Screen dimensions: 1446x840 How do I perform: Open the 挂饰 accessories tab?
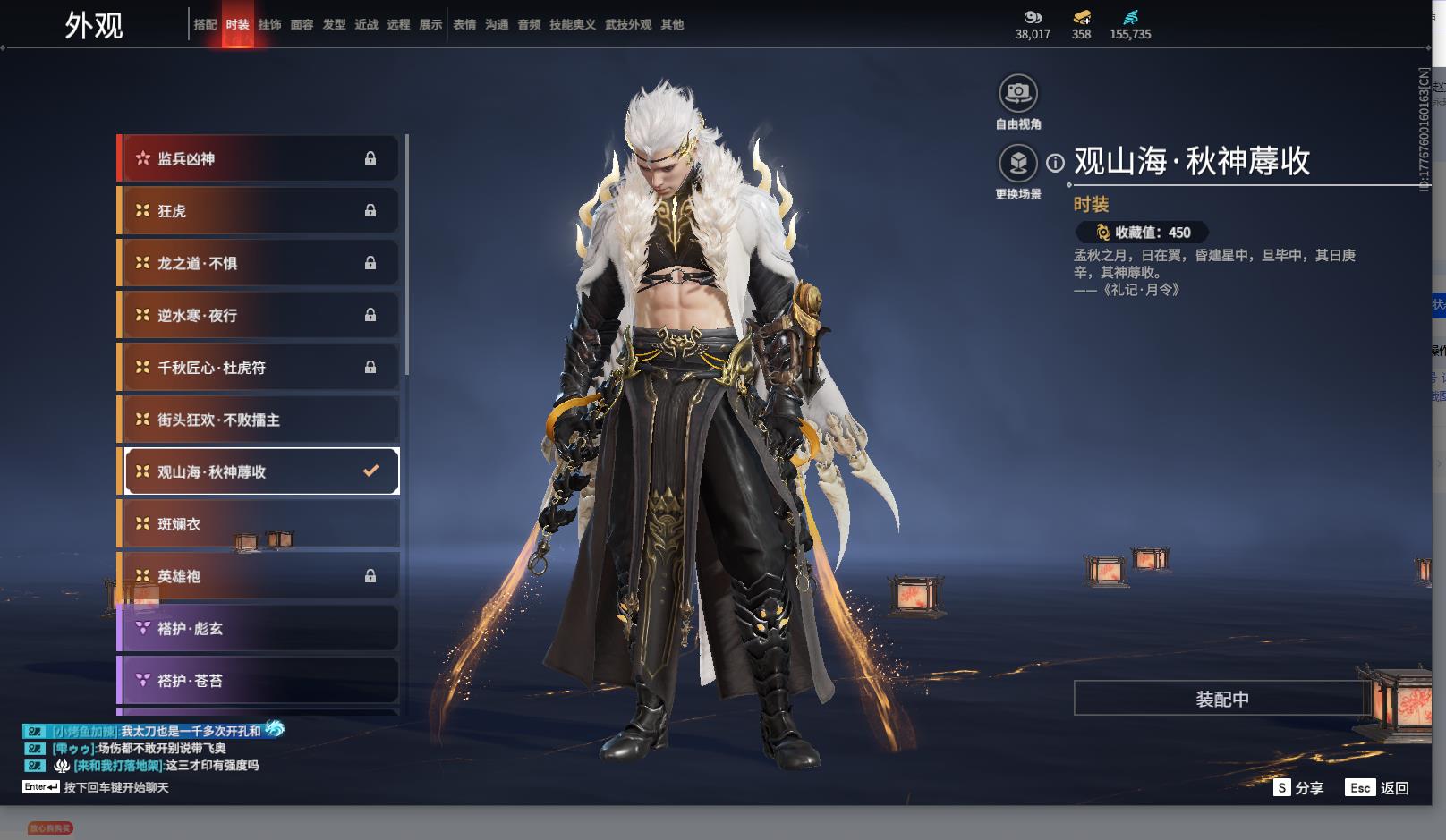[269, 25]
